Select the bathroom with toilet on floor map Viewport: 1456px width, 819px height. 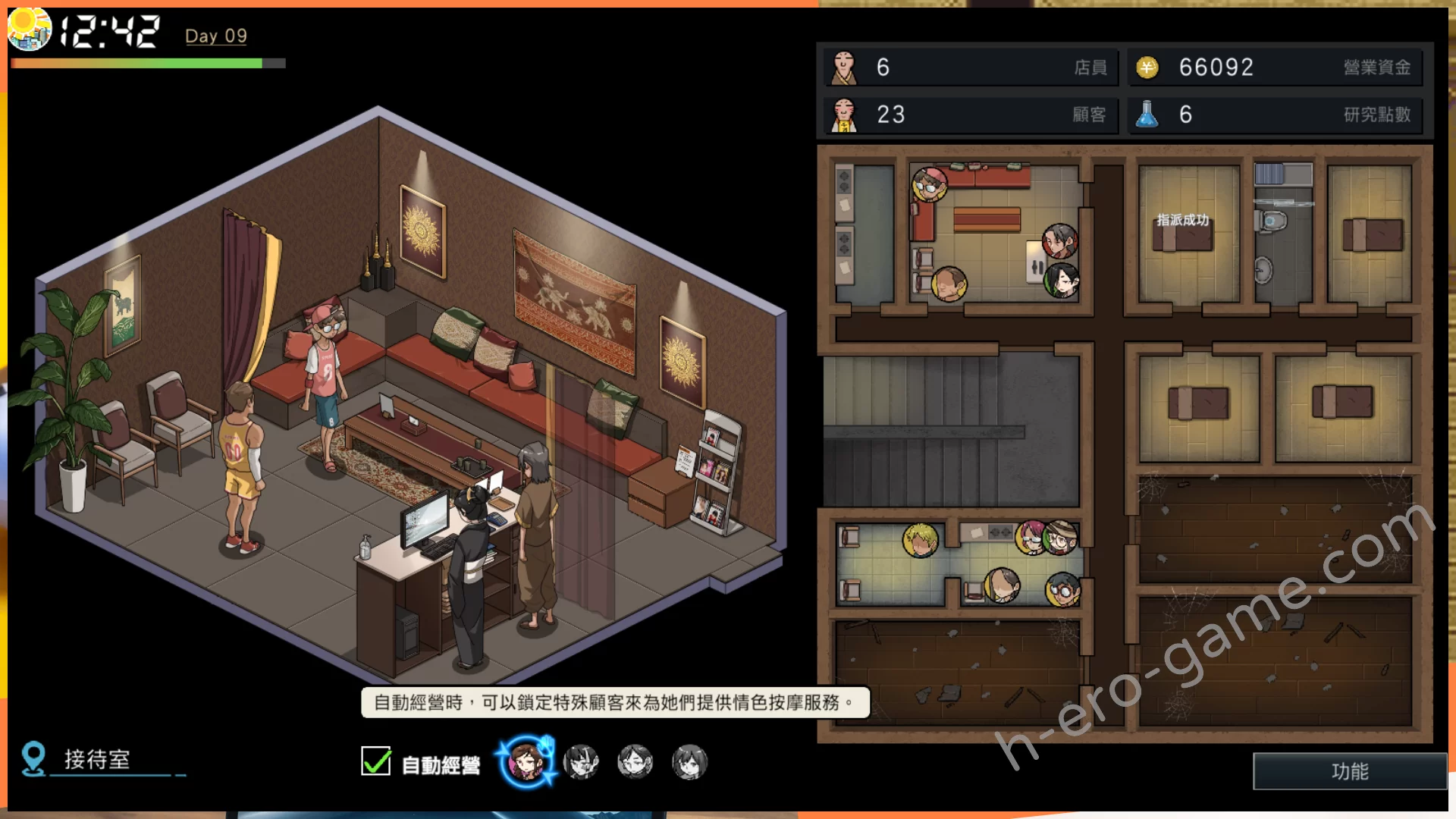pos(1282,235)
